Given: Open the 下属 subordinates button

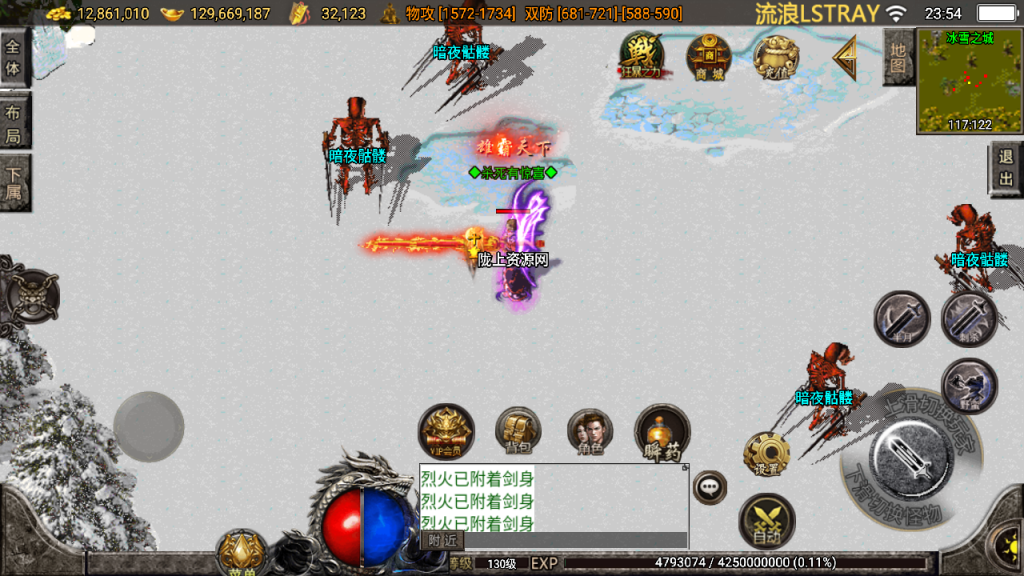Looking at the screenshot, I should pyautogui.click(x=14, y=183).
